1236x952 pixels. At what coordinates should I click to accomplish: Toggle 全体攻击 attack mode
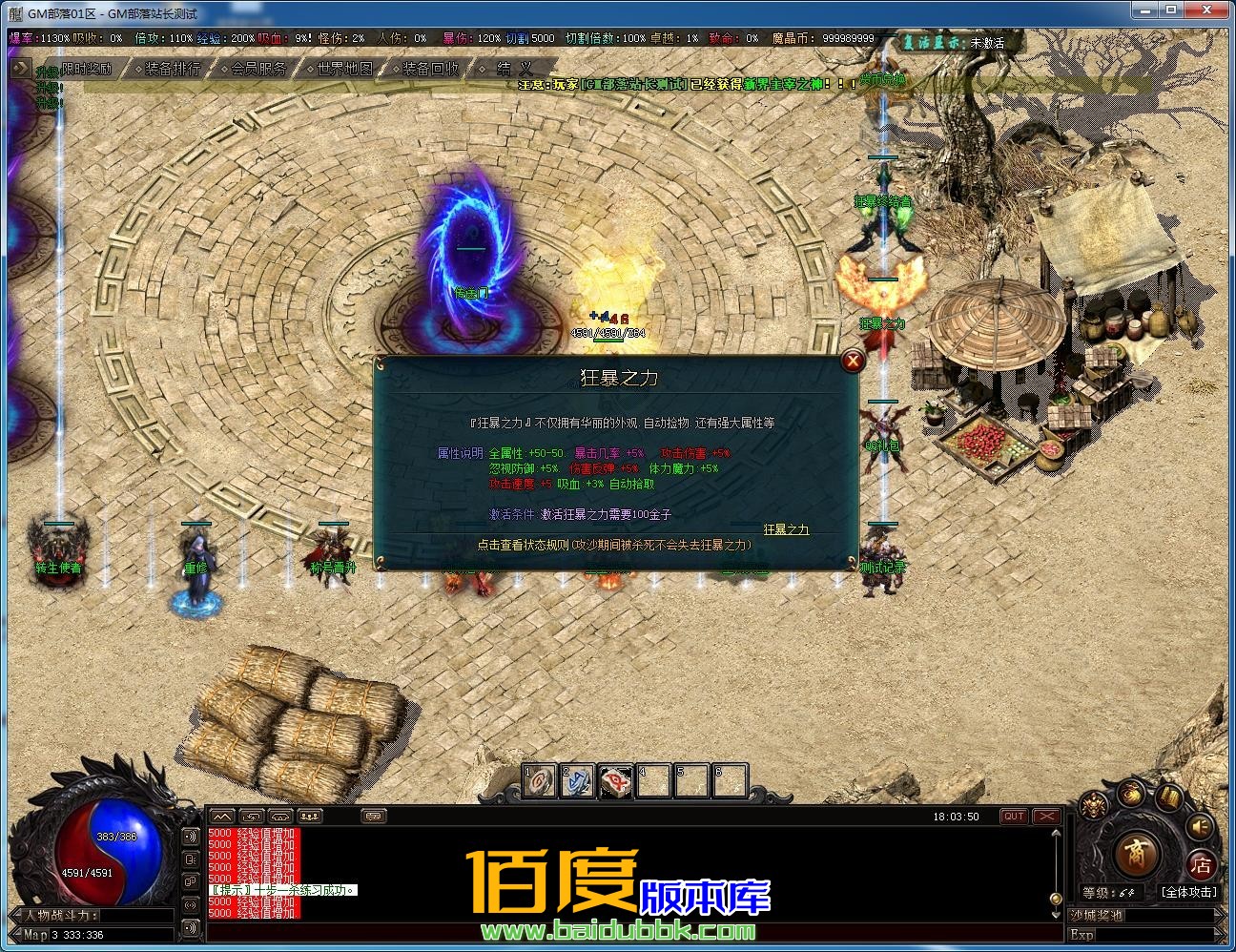[x=1189, y=892]
